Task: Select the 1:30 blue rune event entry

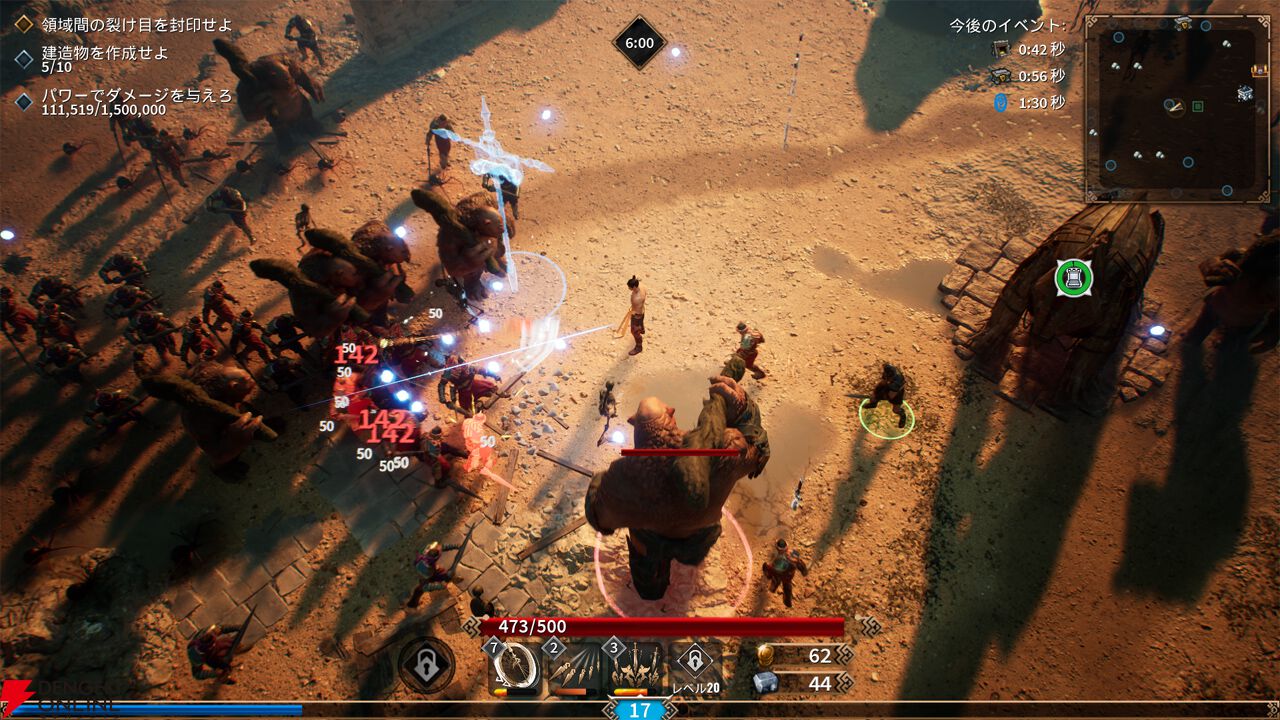Action: tap(1028, 102)
